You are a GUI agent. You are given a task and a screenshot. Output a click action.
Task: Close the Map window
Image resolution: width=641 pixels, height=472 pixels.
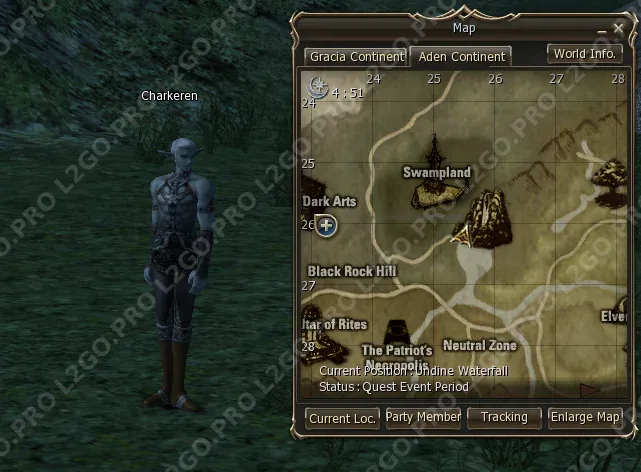619,30
